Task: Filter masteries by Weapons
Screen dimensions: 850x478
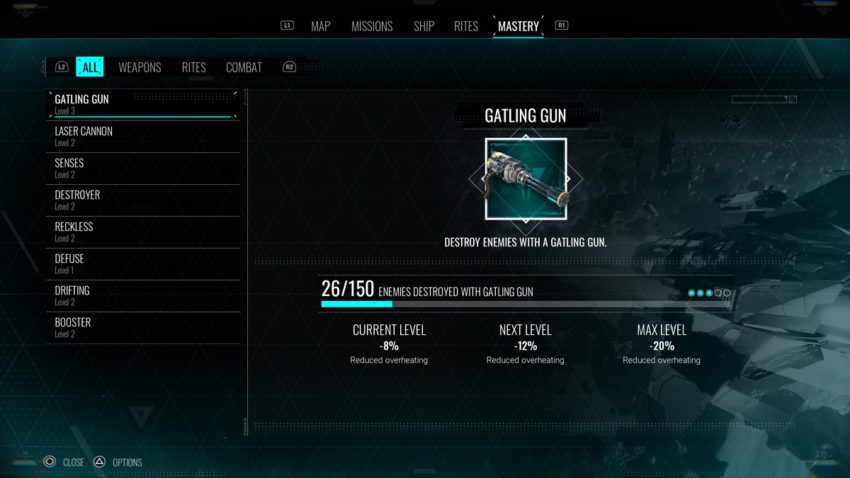Action: click(x=140, y=67)
